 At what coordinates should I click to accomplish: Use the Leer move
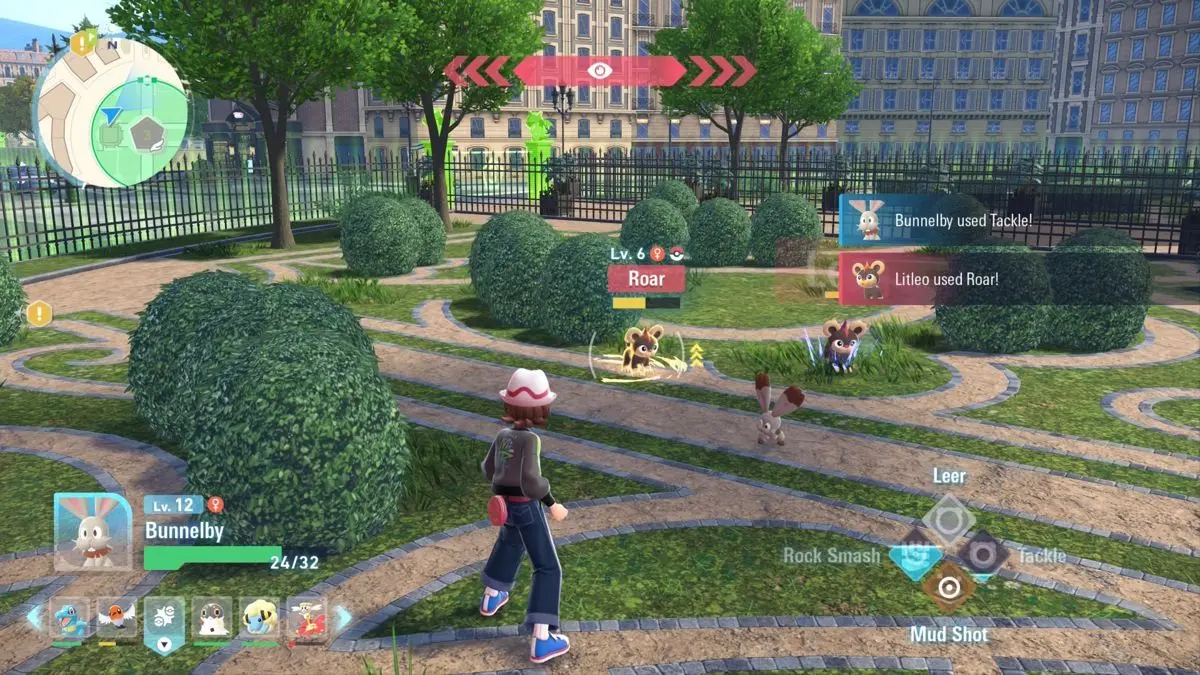coord(947,518)
